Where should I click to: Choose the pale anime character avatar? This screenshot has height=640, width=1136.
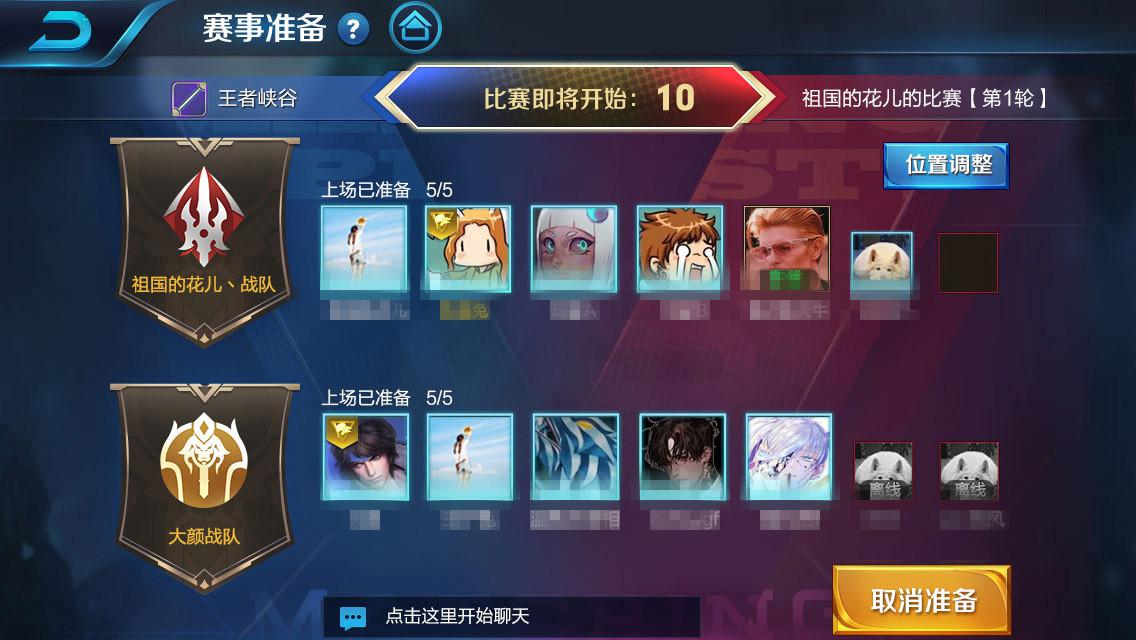(788, 457)
